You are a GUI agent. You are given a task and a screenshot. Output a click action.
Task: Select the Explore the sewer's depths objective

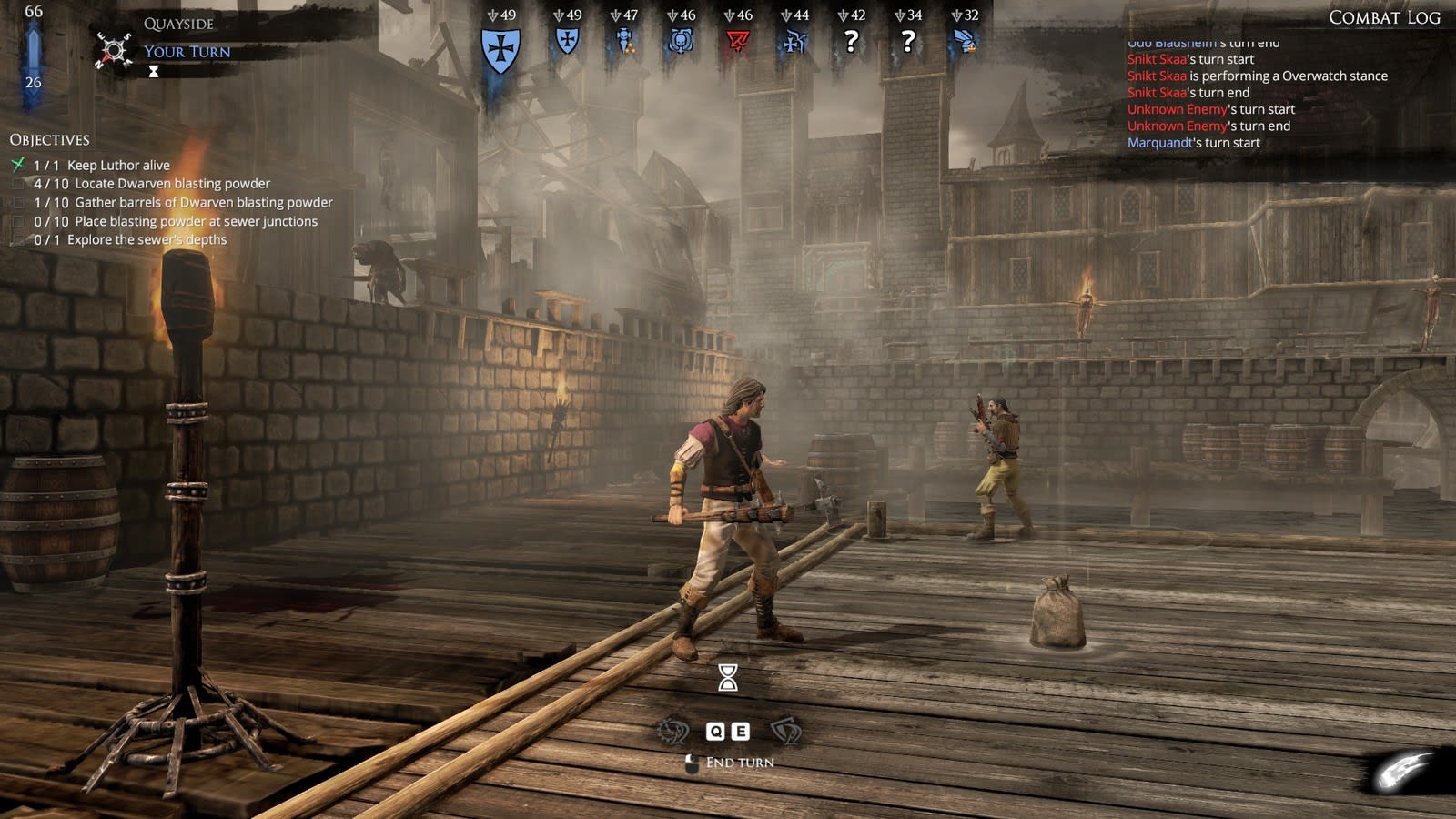[147, 239]
